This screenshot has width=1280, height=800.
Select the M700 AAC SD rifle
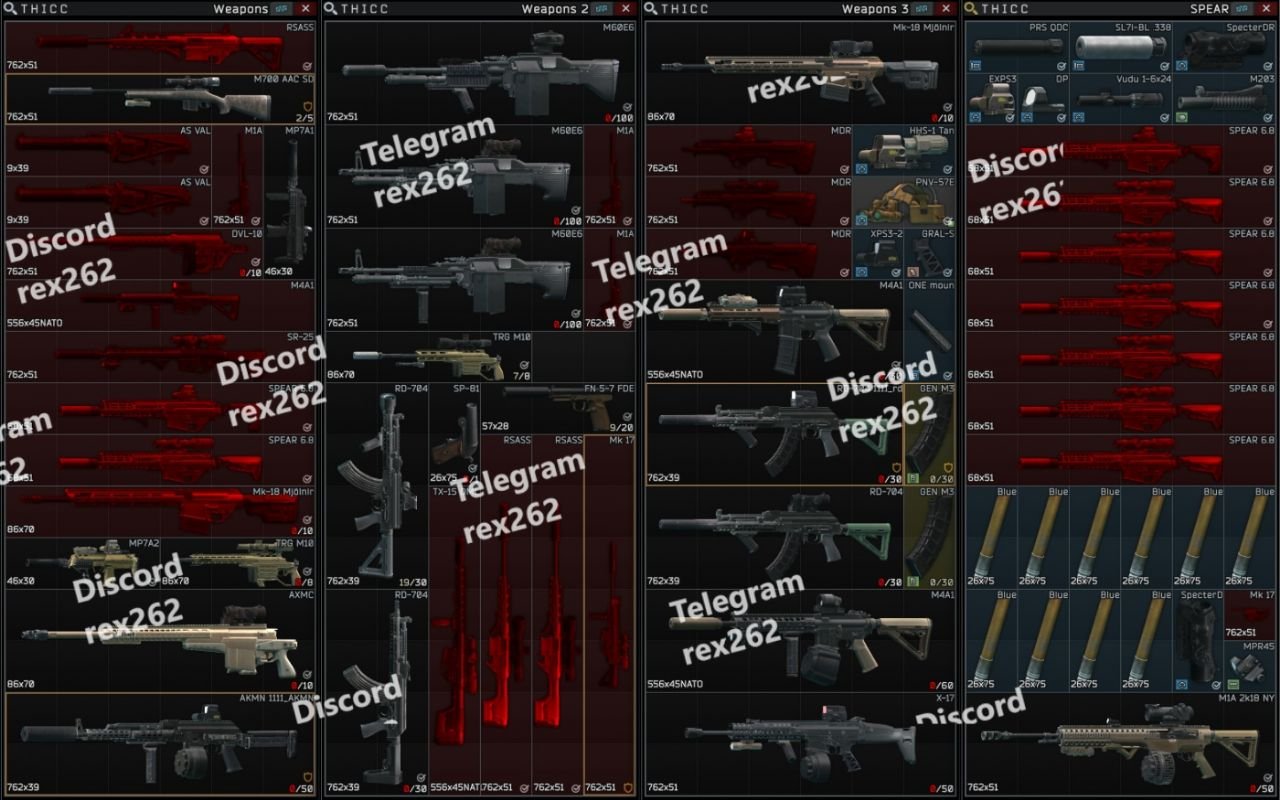point(160,98)
